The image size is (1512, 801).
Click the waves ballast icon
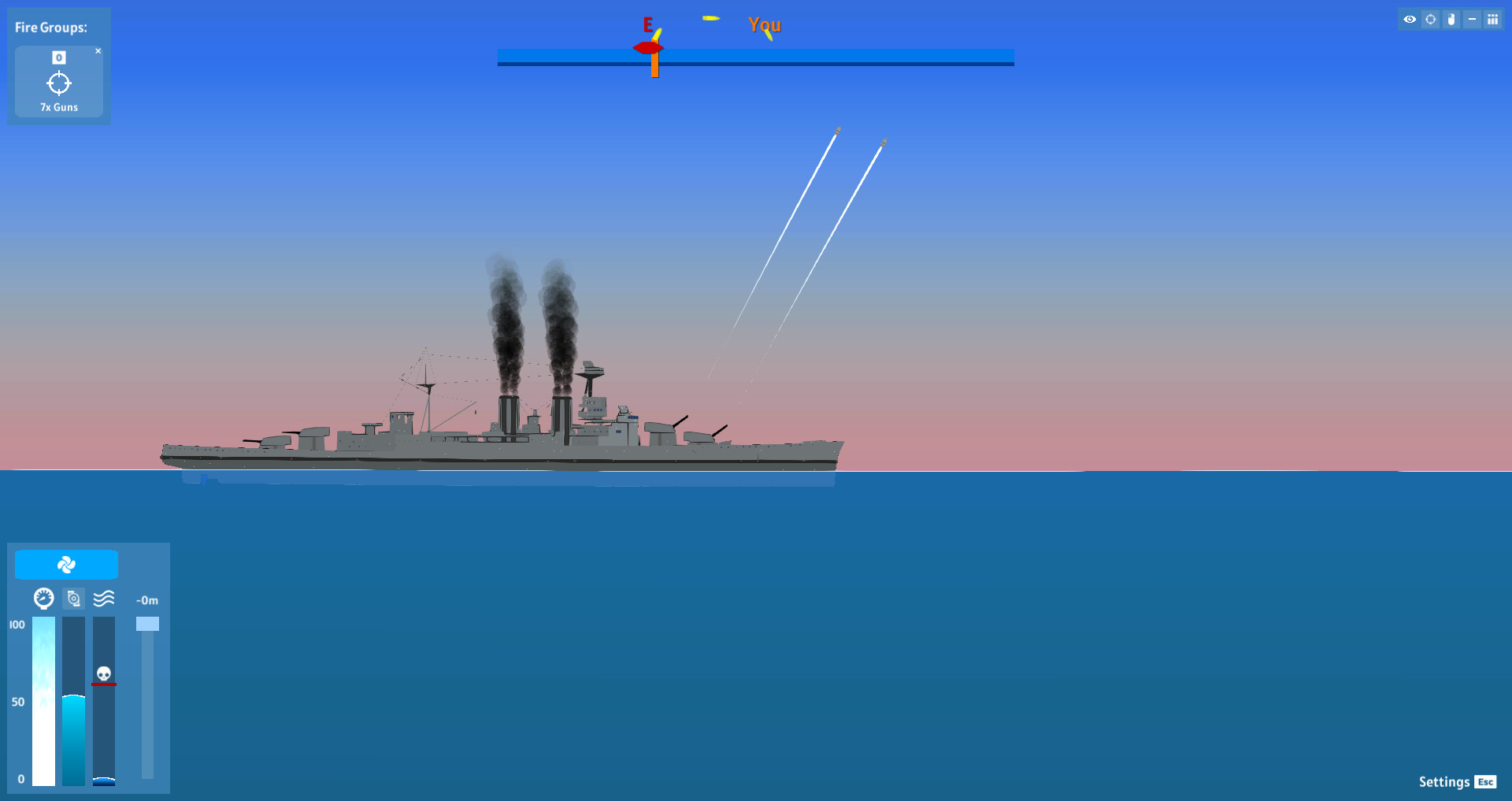pos(103,598)
